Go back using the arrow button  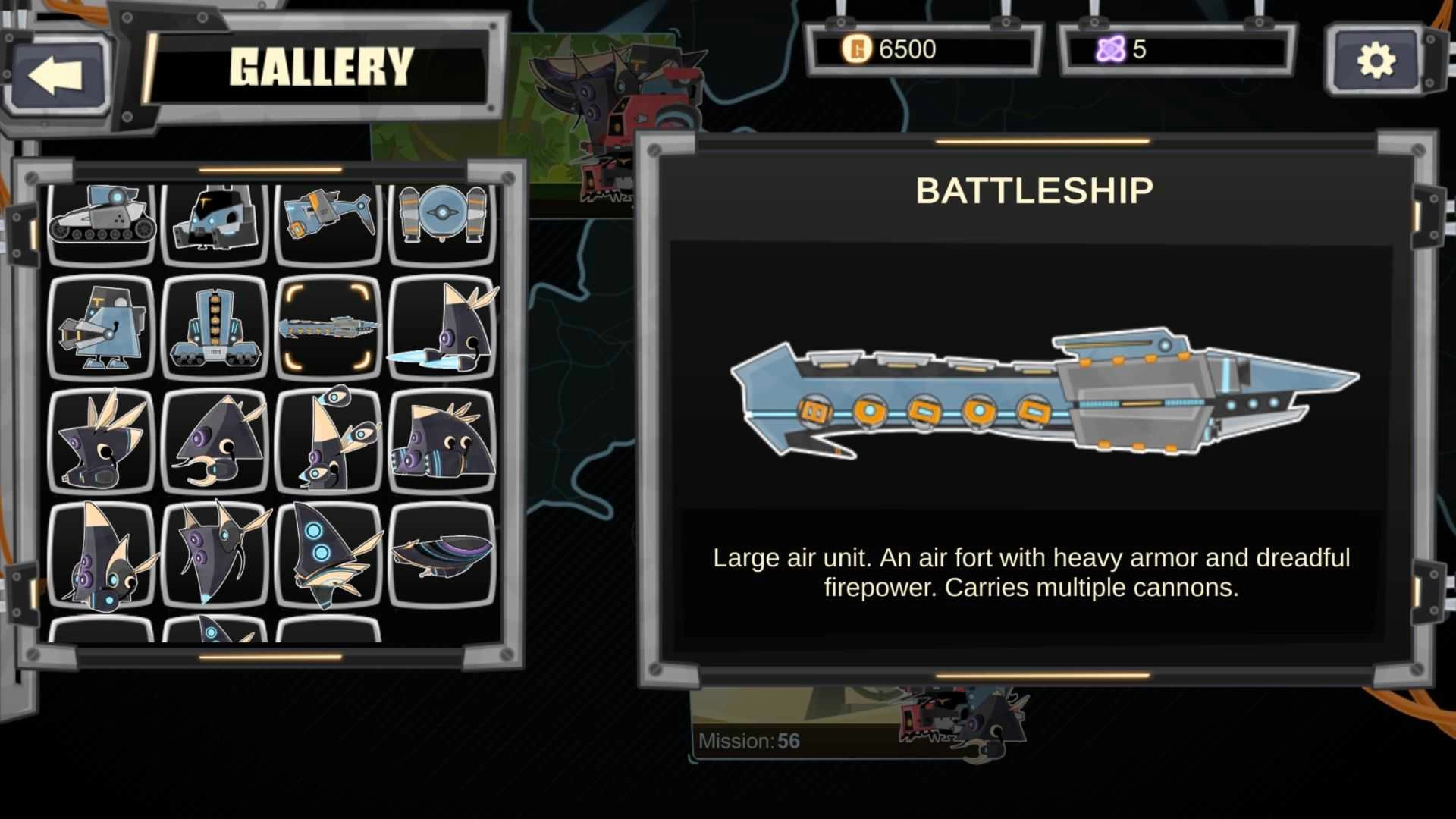57,75
